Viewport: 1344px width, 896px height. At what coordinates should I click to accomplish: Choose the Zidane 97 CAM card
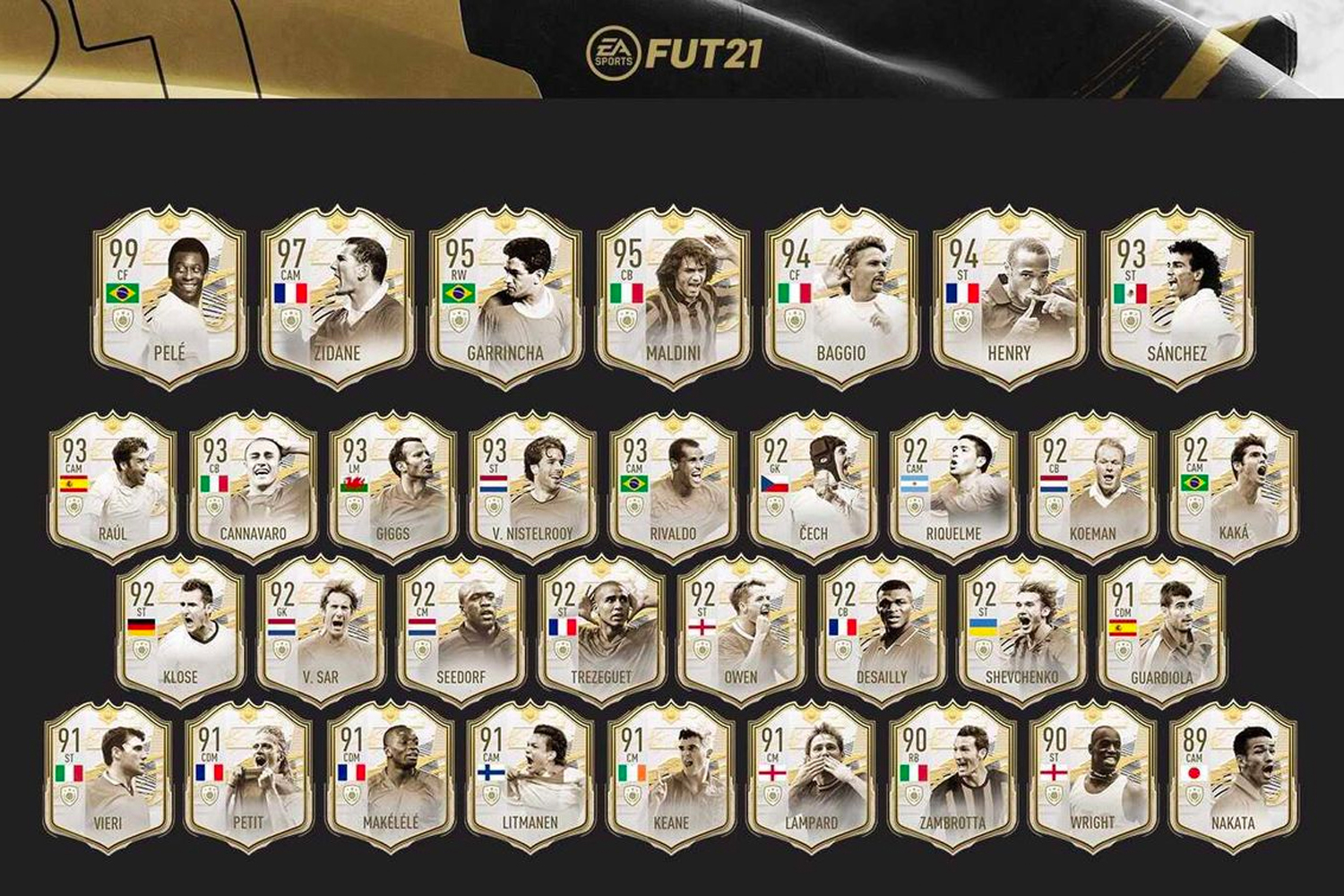coord(337,298)
